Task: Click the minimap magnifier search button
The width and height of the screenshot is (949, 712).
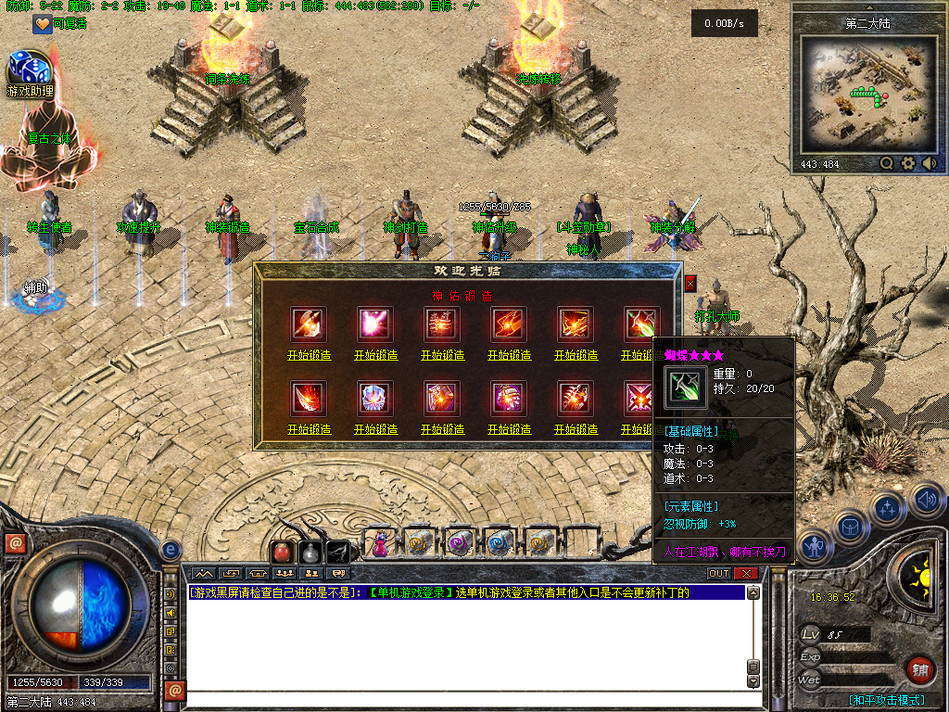Action: click(886, 164)
